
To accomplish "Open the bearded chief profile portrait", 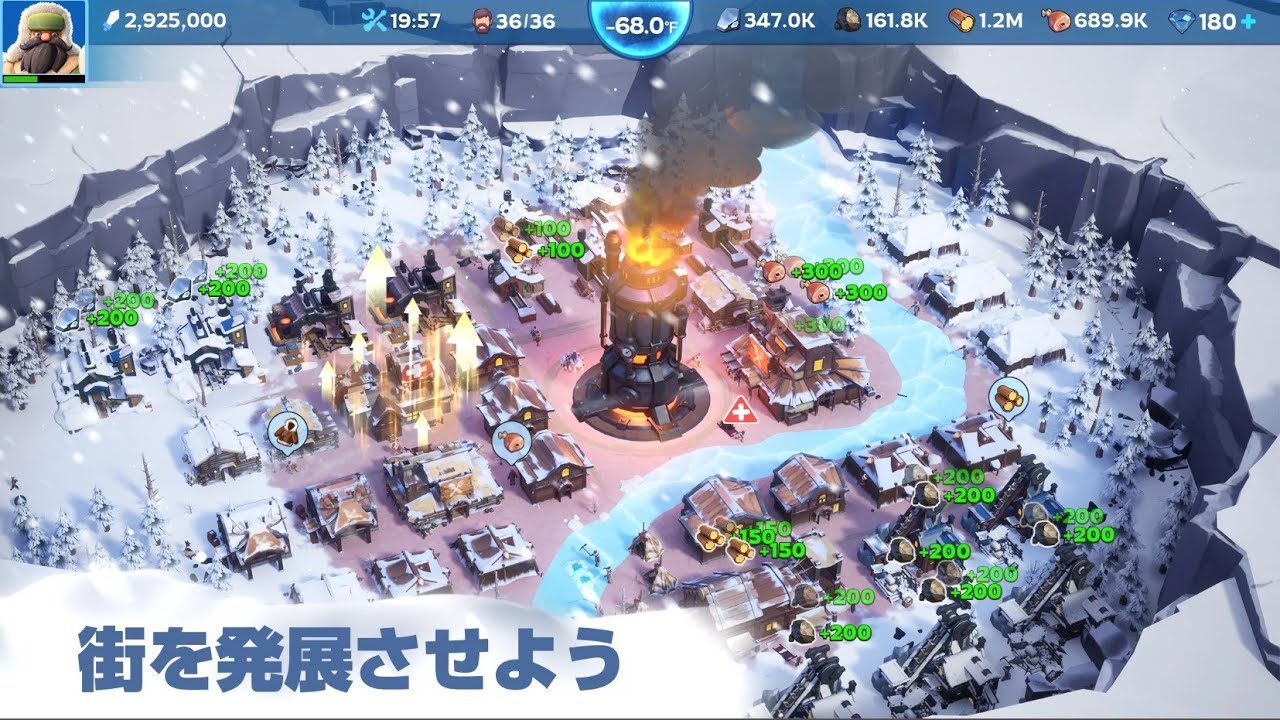I will pos(42,40).
